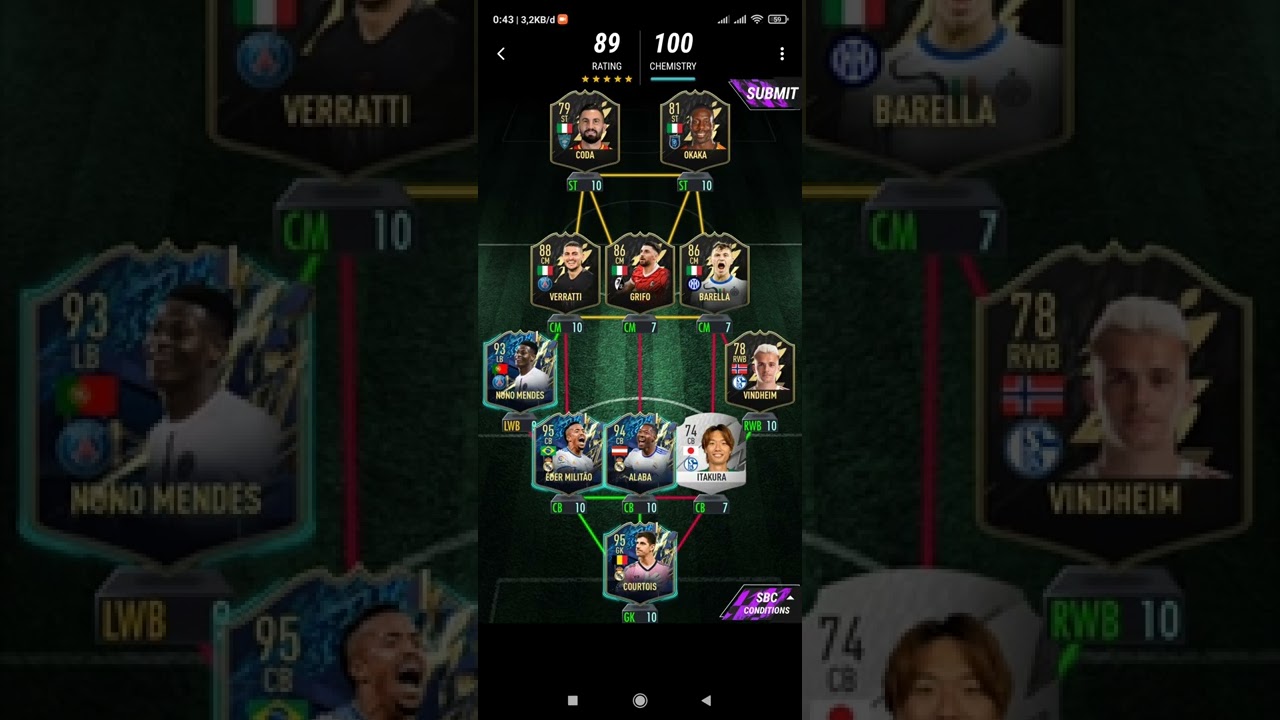Choose the Nuno Mendes card
This screenshot has width=1280, height=720.
click(x=520, y=370)
